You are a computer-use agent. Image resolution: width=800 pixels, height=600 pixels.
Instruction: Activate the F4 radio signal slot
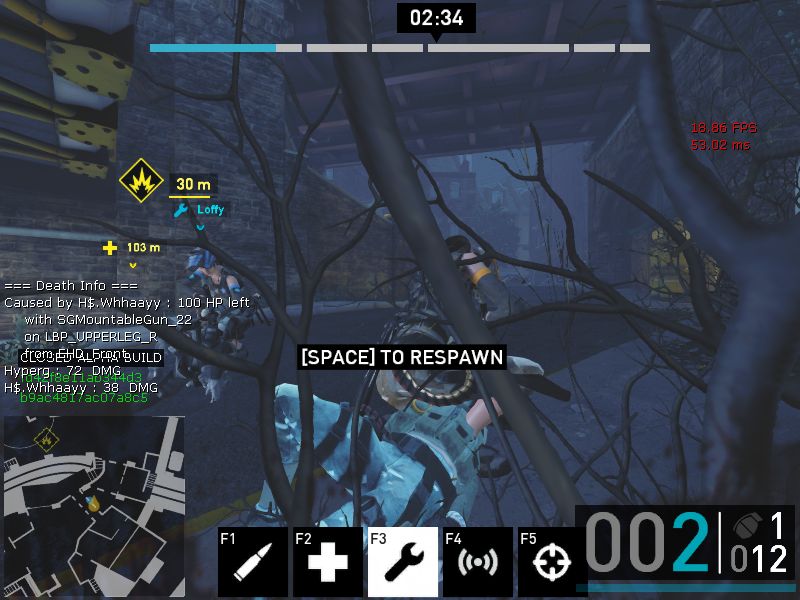coord(477,561)
